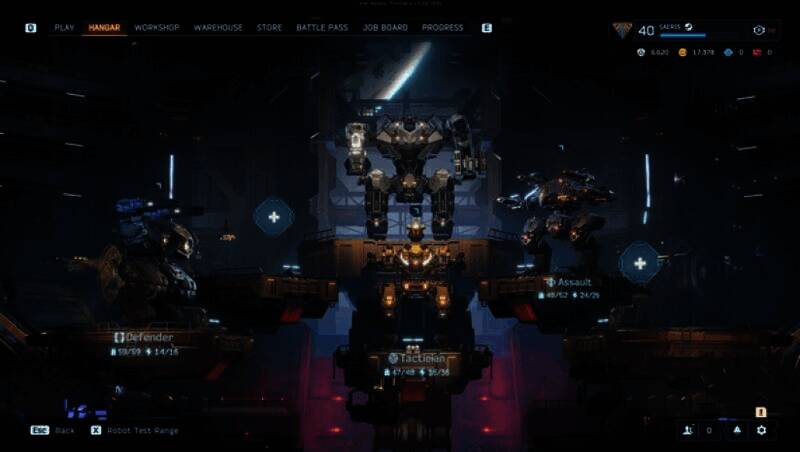Image resolution: width=800 pixels, height=452 pixels.
Task: Switch to the Progress tab
Action: 442,28
